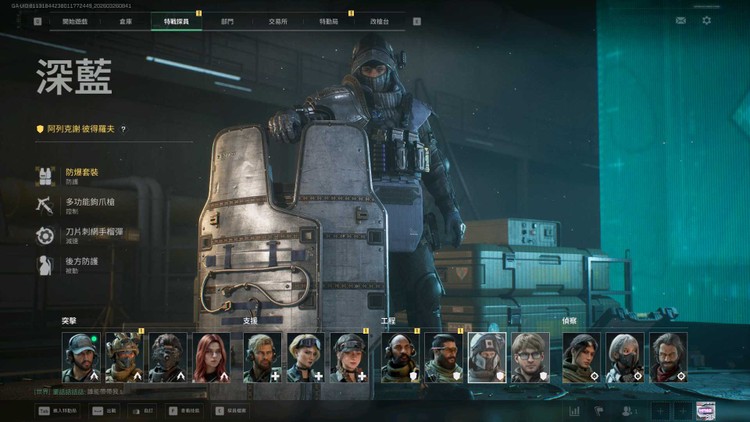The image size is (750, 422).
Task: Go to the 部門 tab
Action: (x=228, y=21)
